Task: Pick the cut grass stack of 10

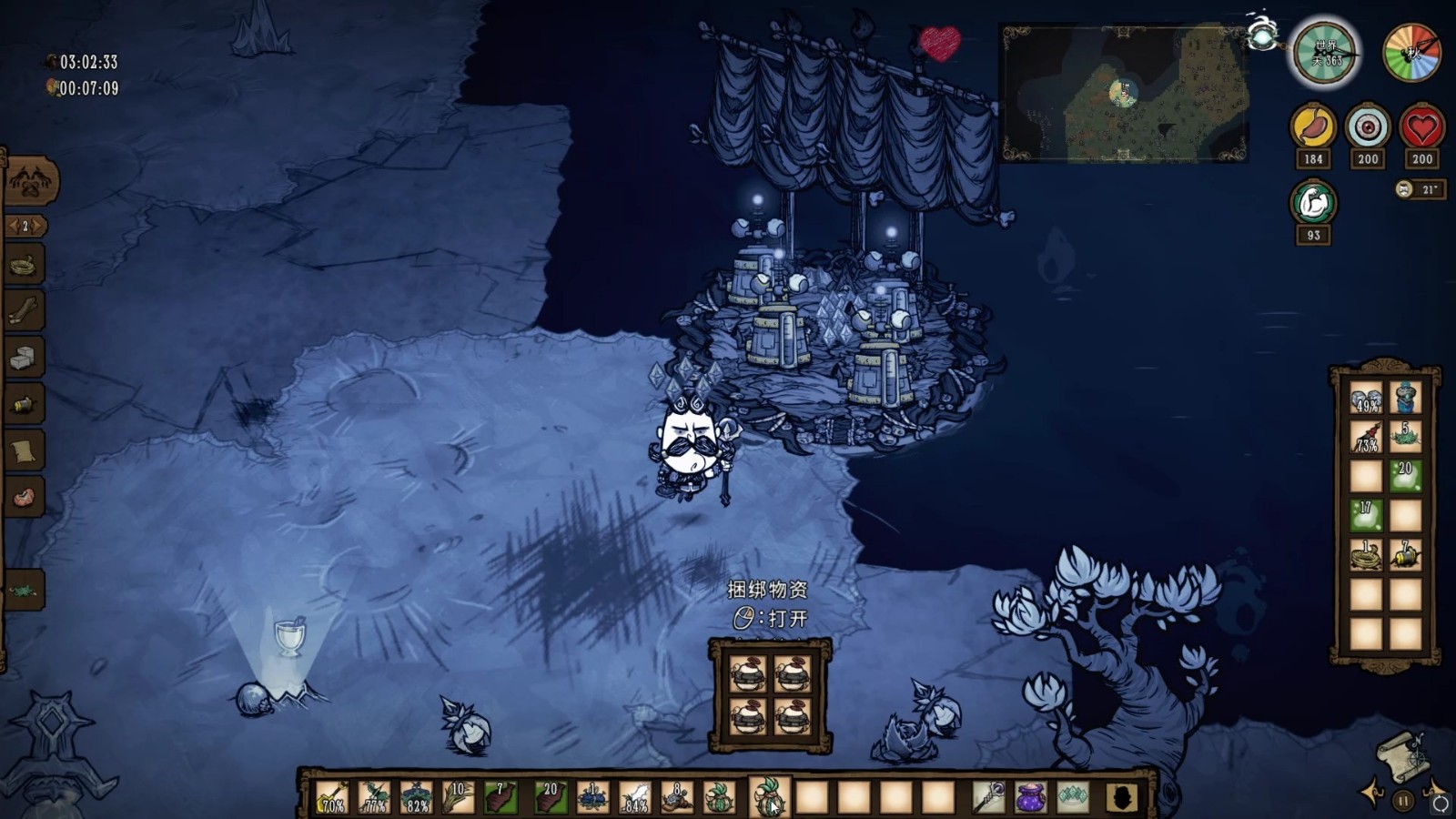Action: 458,798
